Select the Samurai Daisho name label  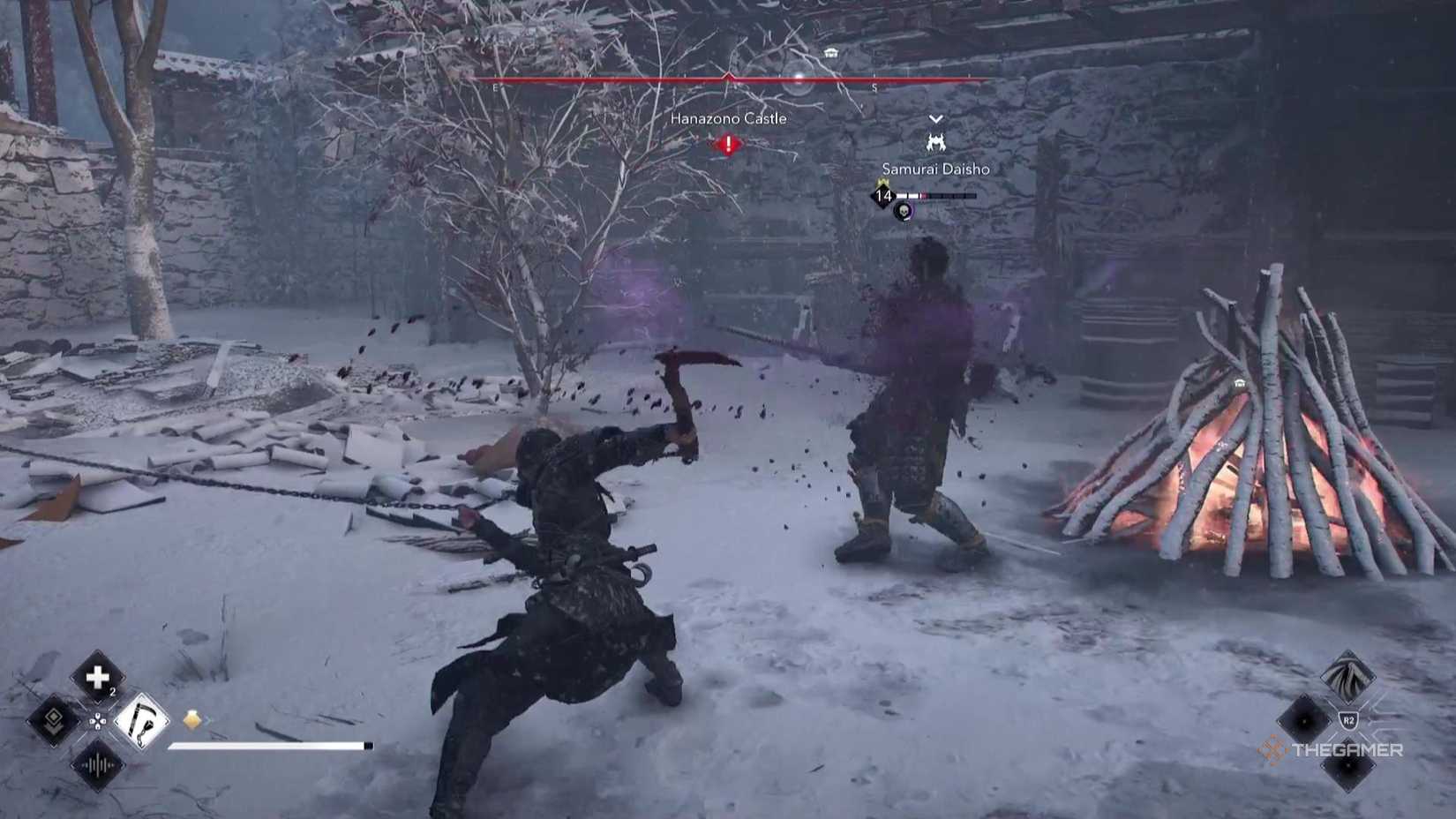click(x=936, y=169)
